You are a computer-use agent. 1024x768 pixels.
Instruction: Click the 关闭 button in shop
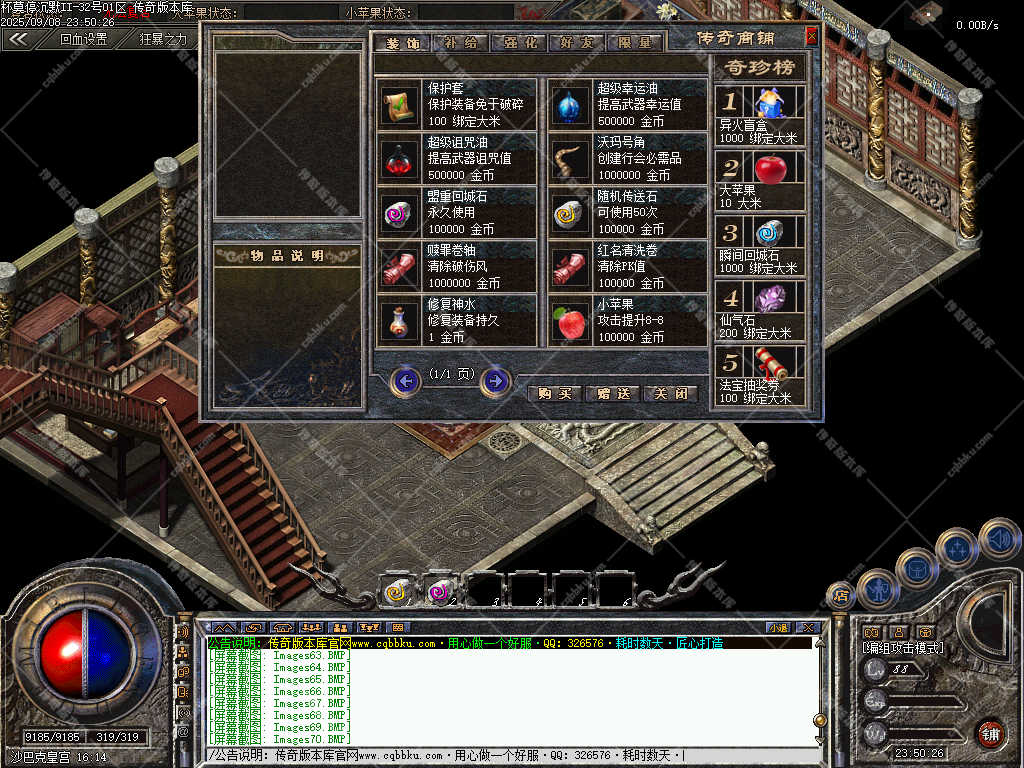click(669, 393)
